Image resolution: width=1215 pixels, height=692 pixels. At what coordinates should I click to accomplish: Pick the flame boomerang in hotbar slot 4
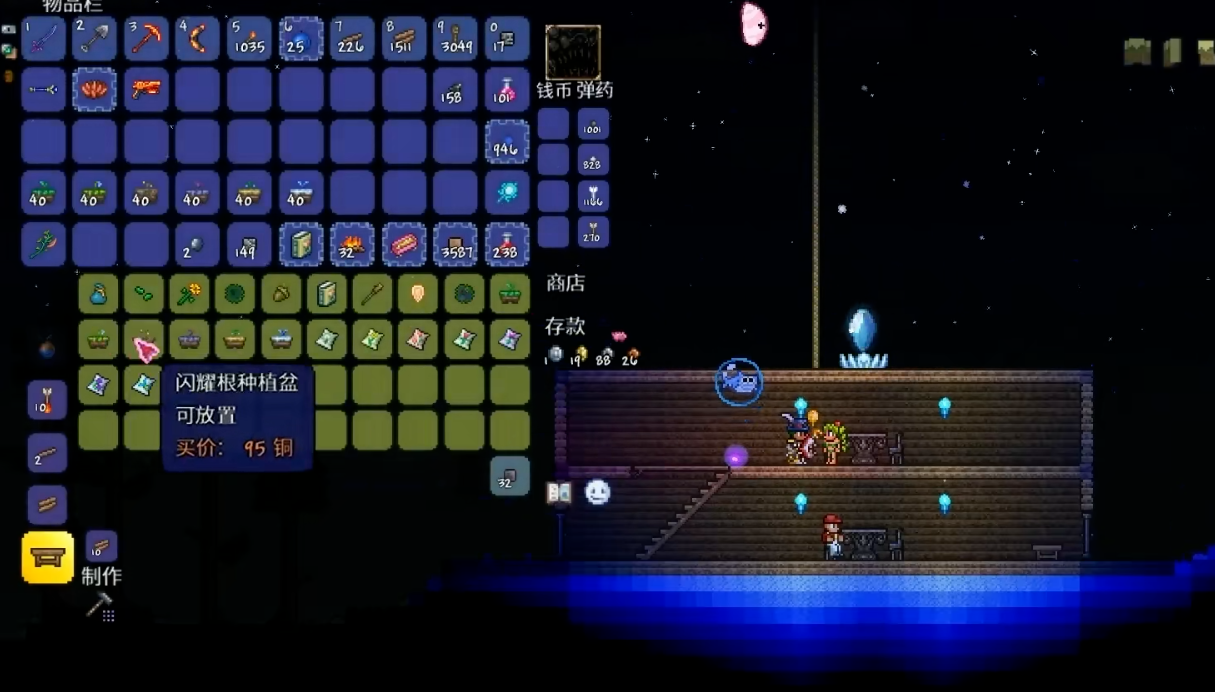(x=198, y=39)
